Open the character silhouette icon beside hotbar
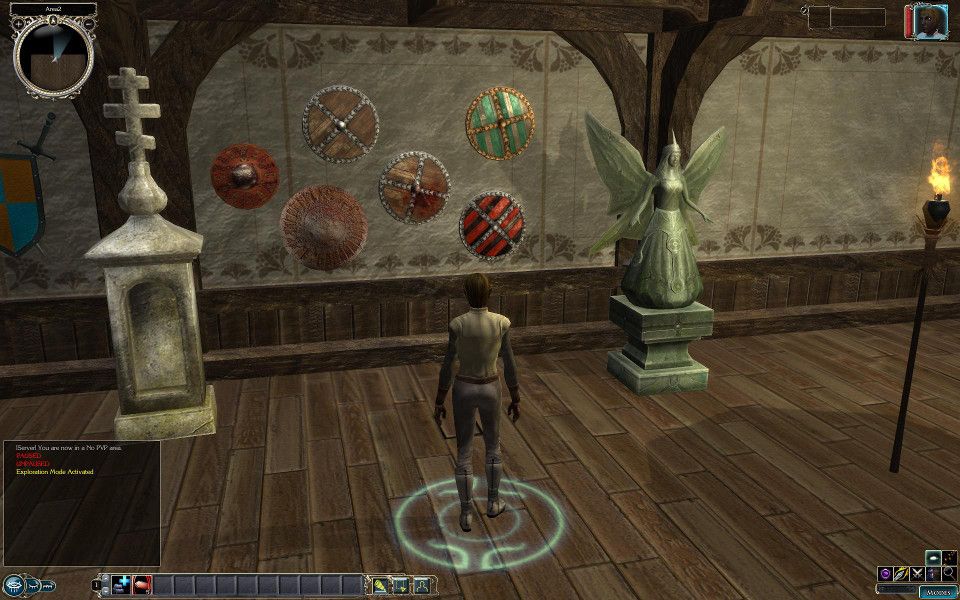The width and height of the screenshot is (960, 600). (421, 585)
